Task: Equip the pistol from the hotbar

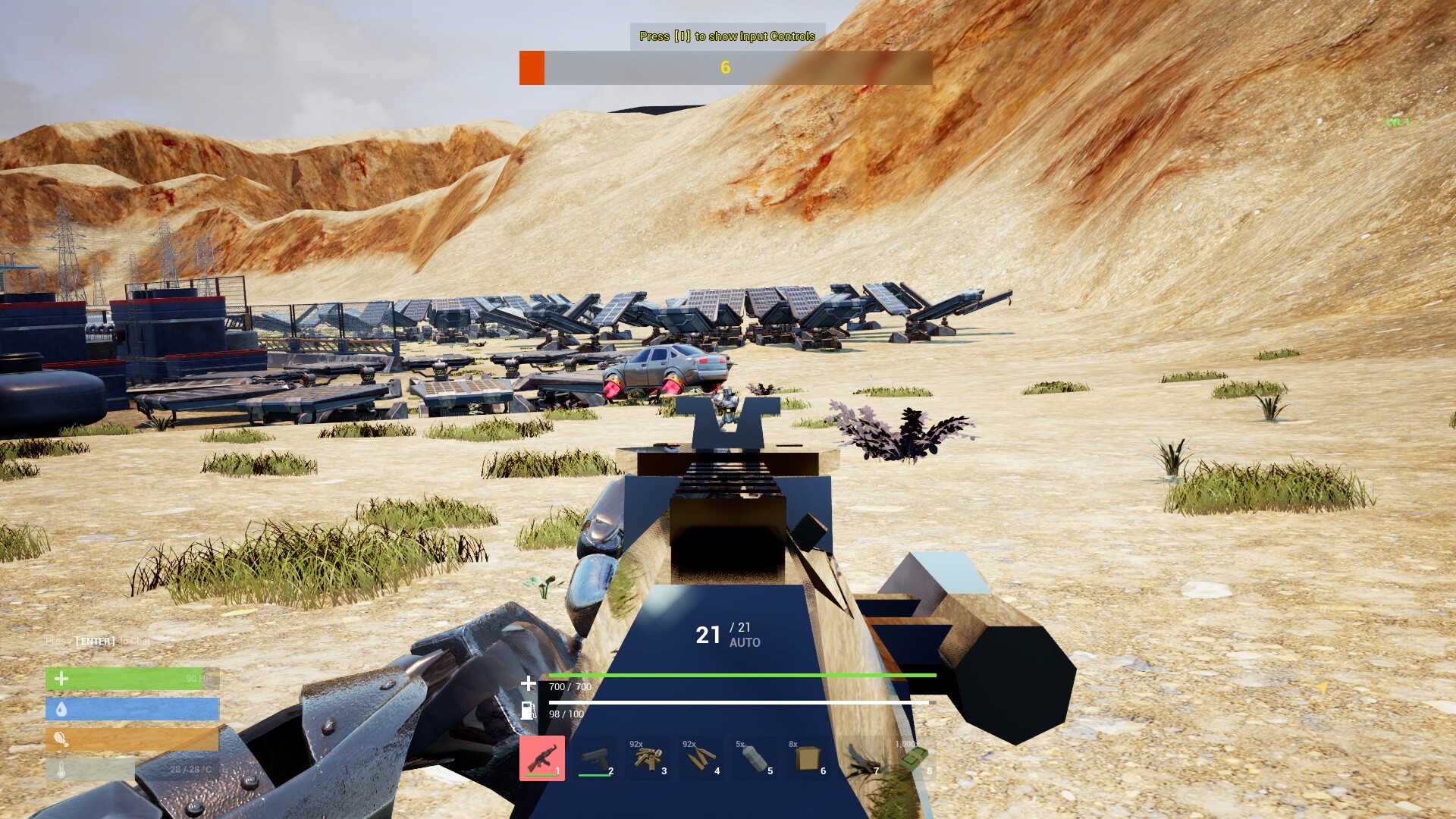Action: pyautogui.click(x=595, y=758)
